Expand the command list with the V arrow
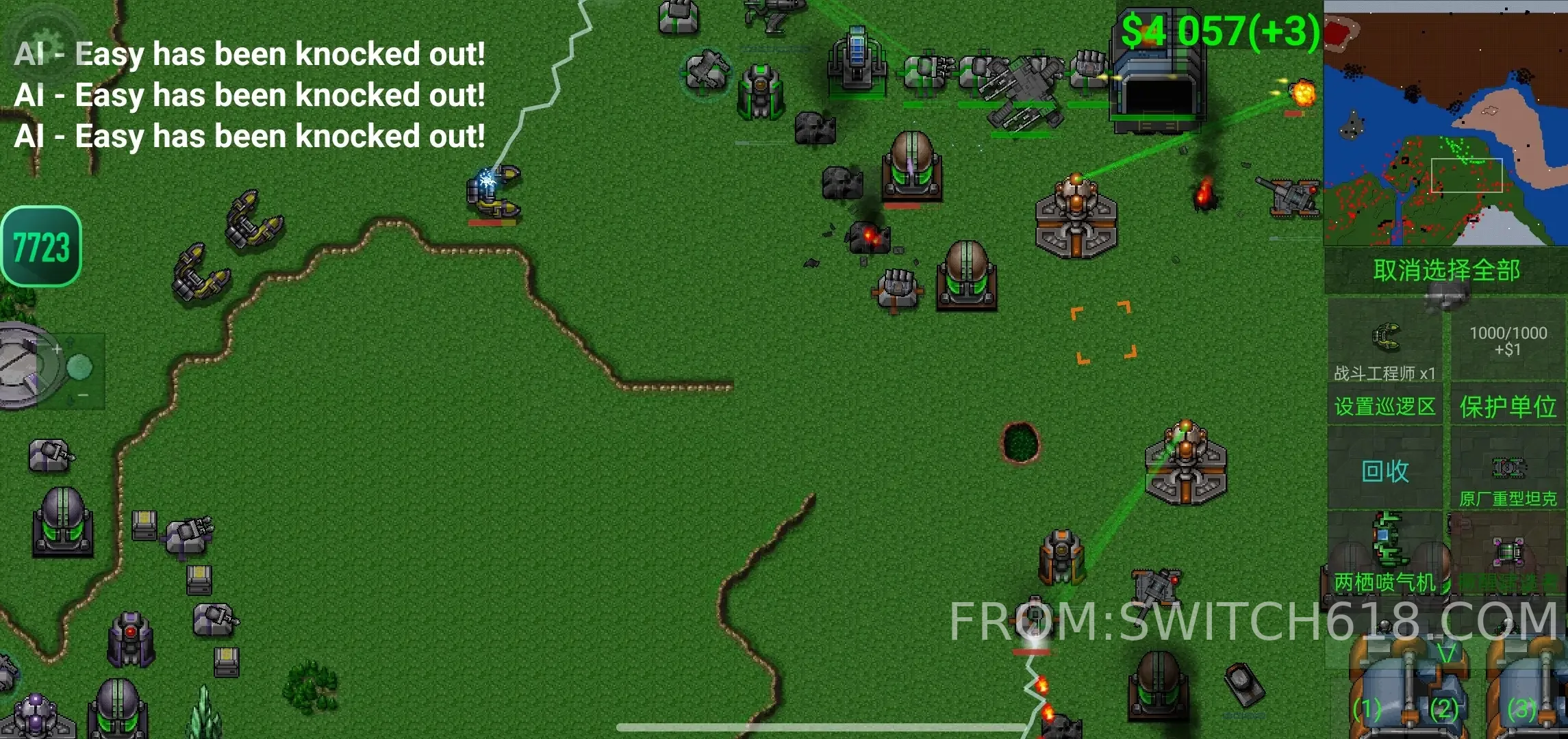 1445,653
